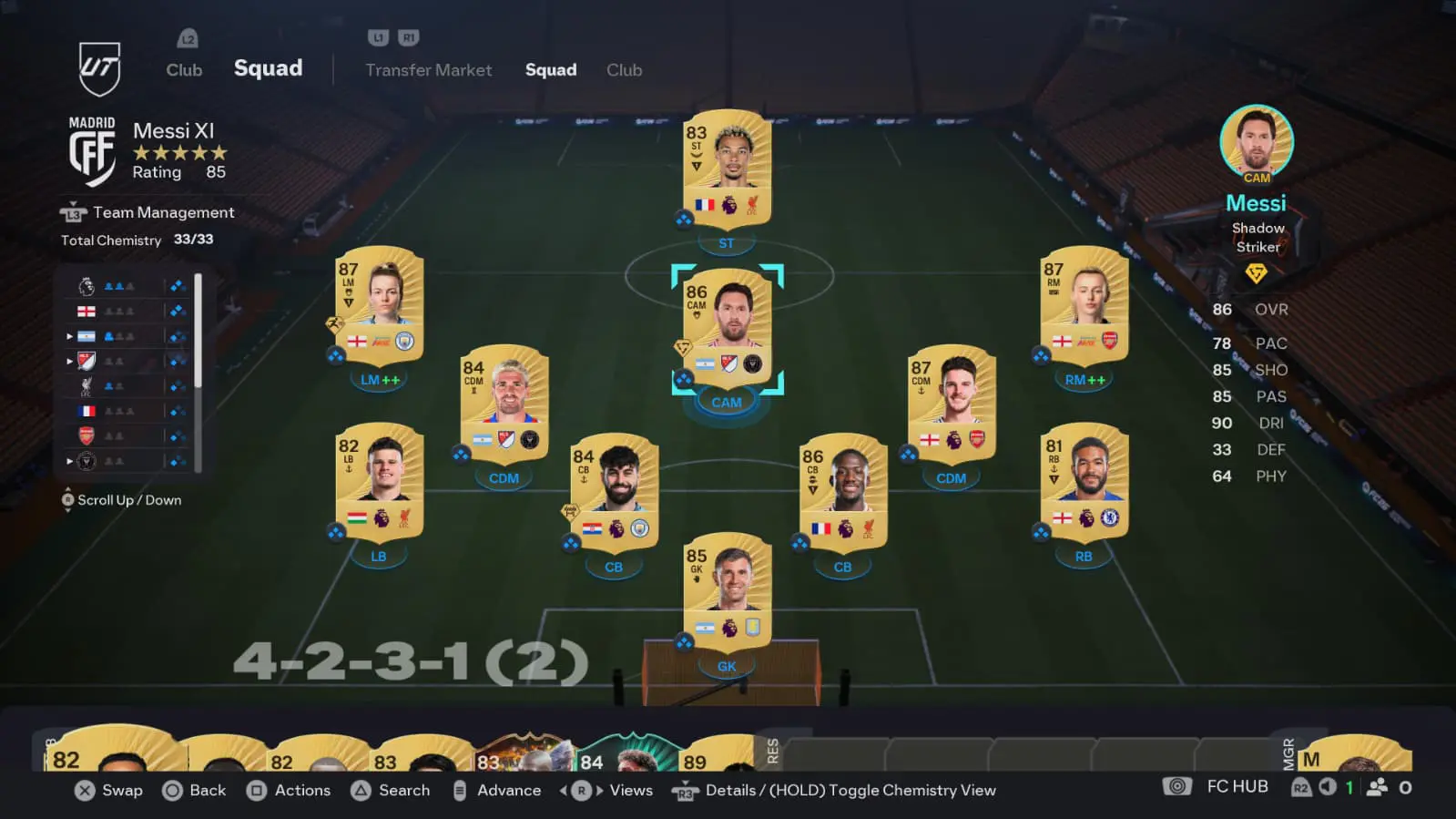This screenshot has height=819, width=1456.
Task: Select the manager card in MGR slot
Action: [x=1355, y=755]
